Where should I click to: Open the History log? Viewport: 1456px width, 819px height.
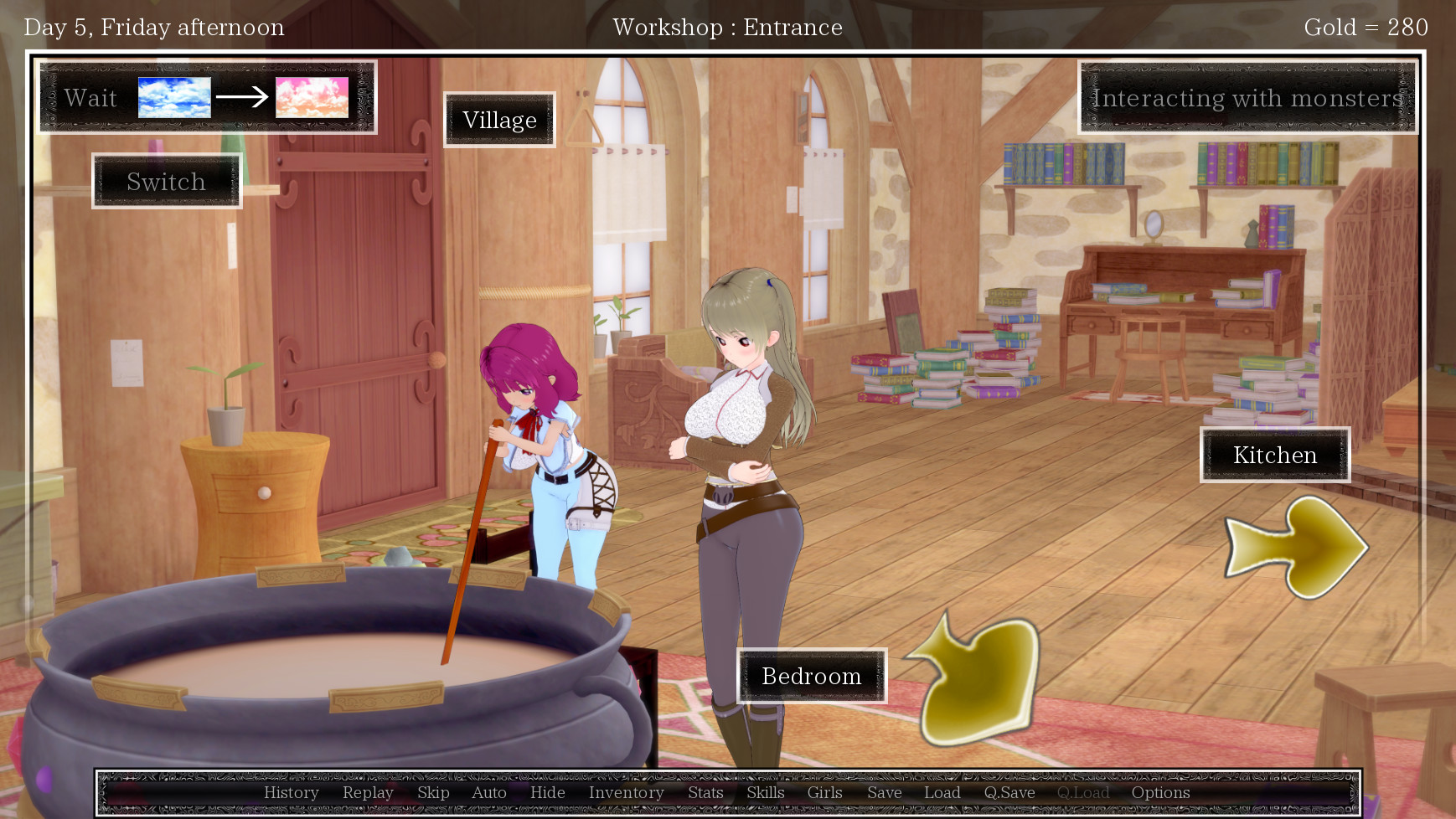[x=291, y=792]
